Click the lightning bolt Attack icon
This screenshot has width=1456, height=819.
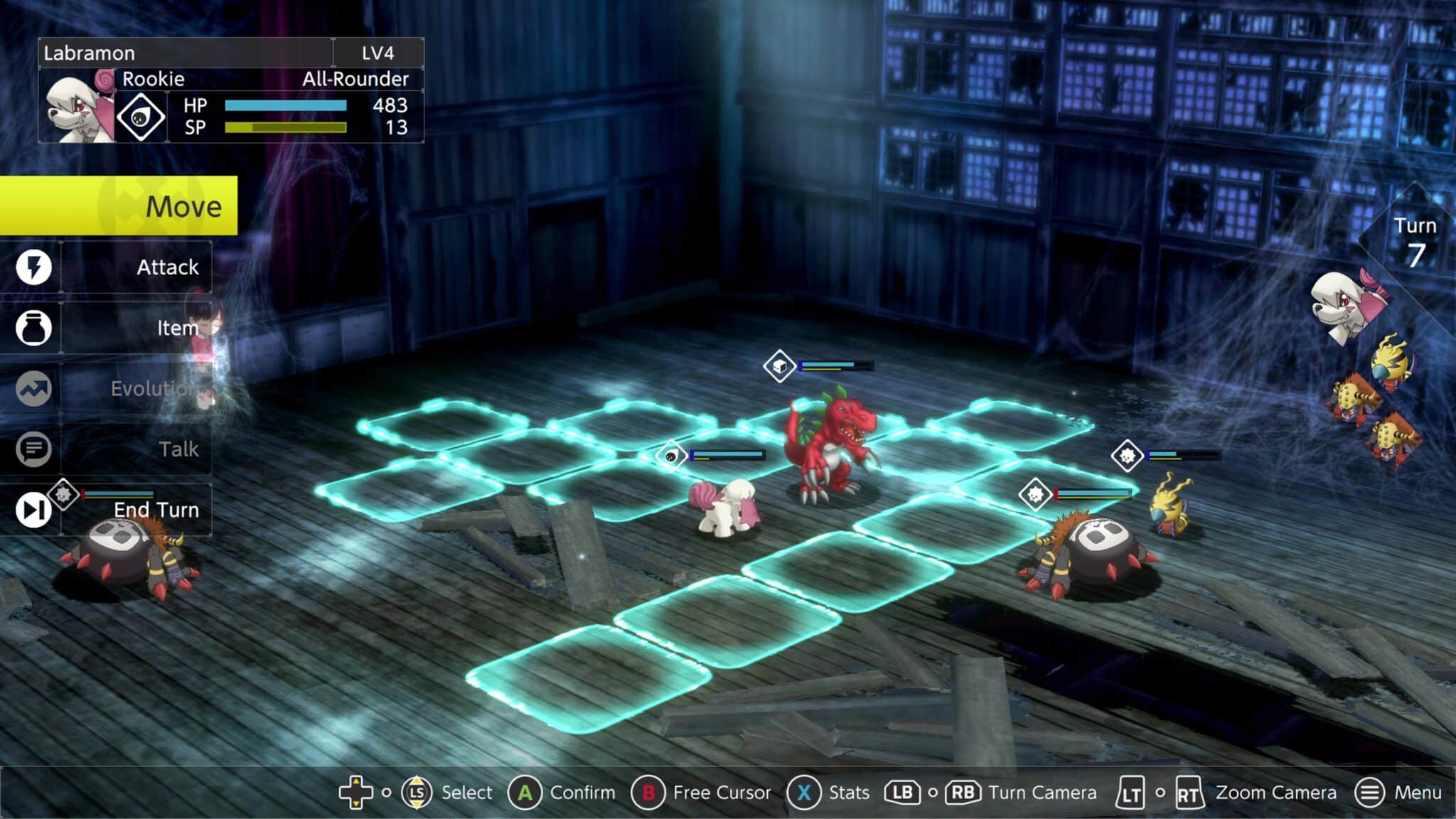pos(33,267)
